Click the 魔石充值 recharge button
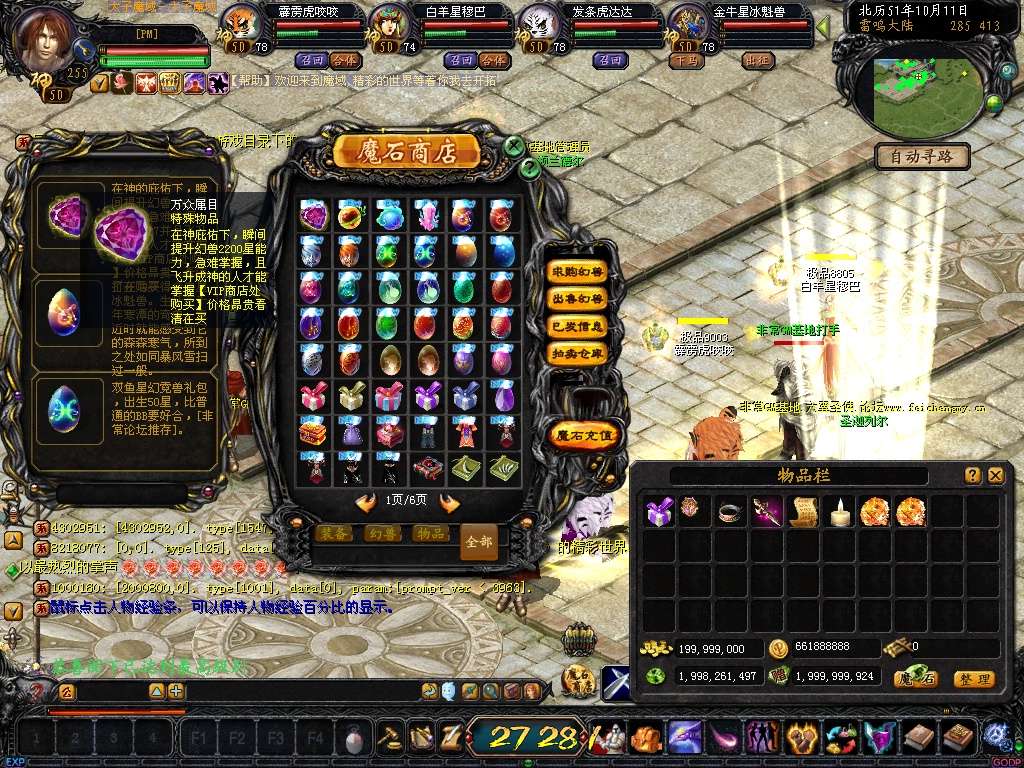1024x768 pixels. click(585, 435)
